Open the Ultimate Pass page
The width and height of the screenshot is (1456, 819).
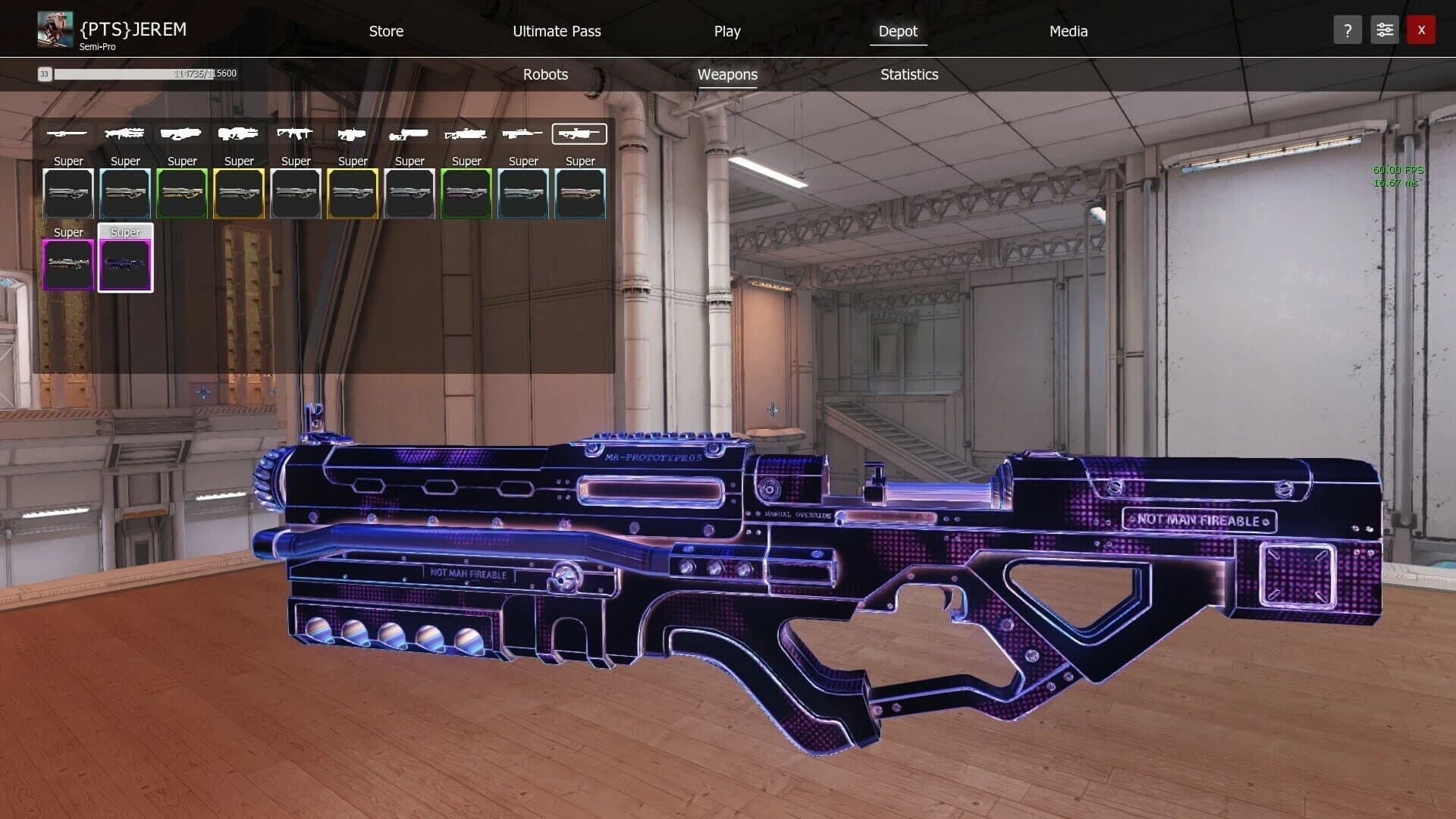click(x=556, y=31)
